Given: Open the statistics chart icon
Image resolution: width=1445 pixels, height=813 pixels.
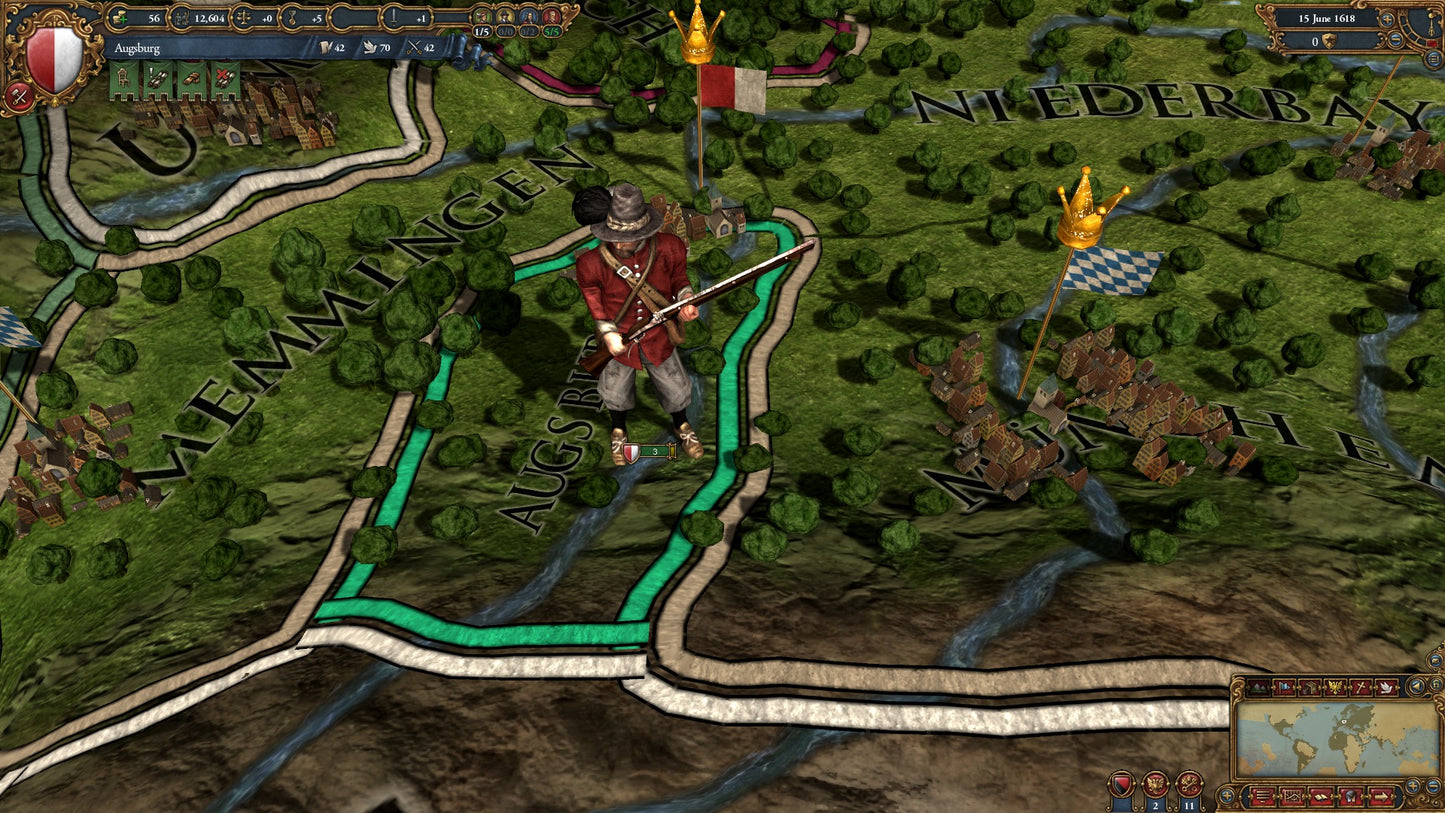Looking at the screenshot, I should 1292,796.
